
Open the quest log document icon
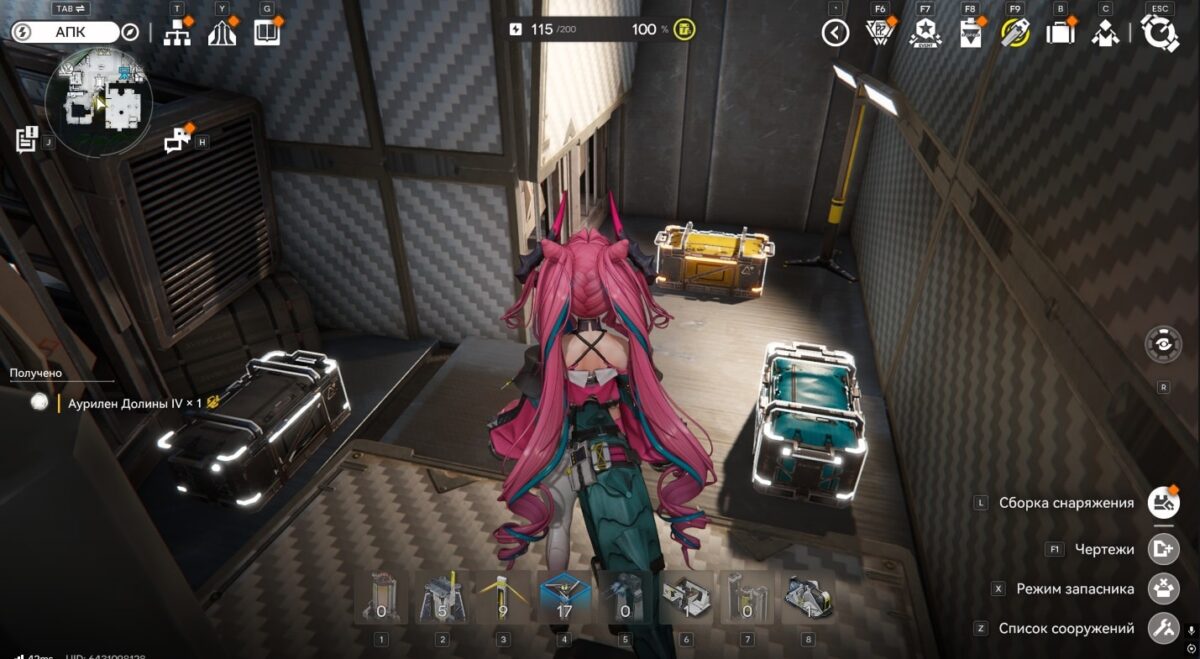point(27,140)
